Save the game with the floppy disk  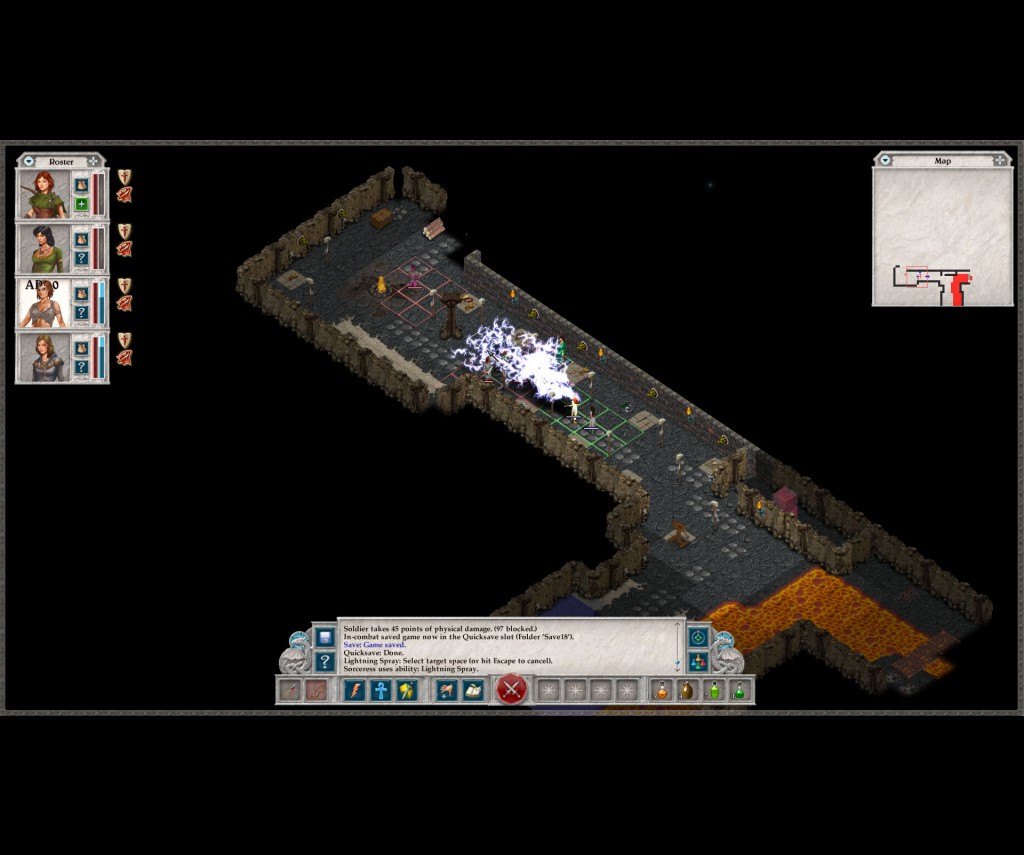pyautogui.click(x=325, y=636)
